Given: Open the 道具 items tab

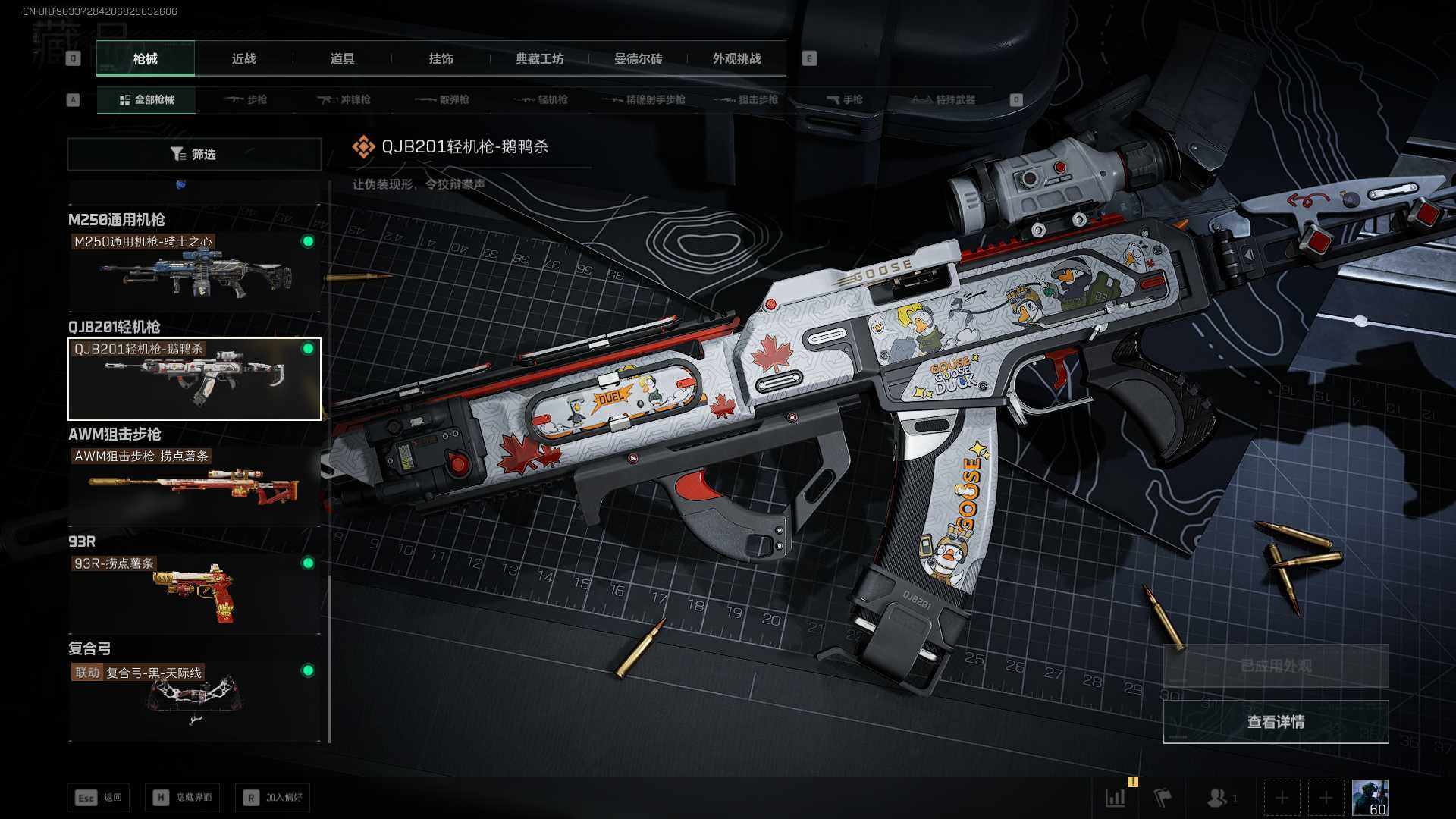Looking at the screenshot, I should pyautogui.click(x=342, y=59).
